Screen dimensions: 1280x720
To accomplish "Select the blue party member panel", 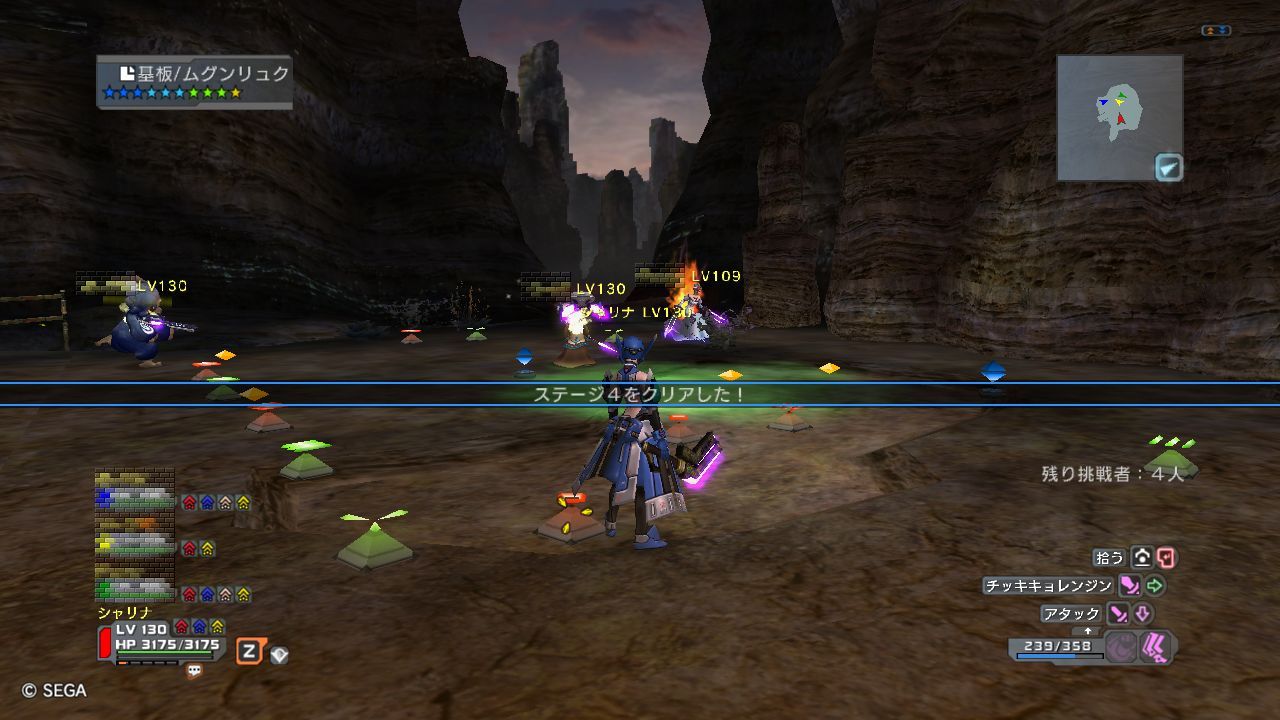I will (135, 500).
